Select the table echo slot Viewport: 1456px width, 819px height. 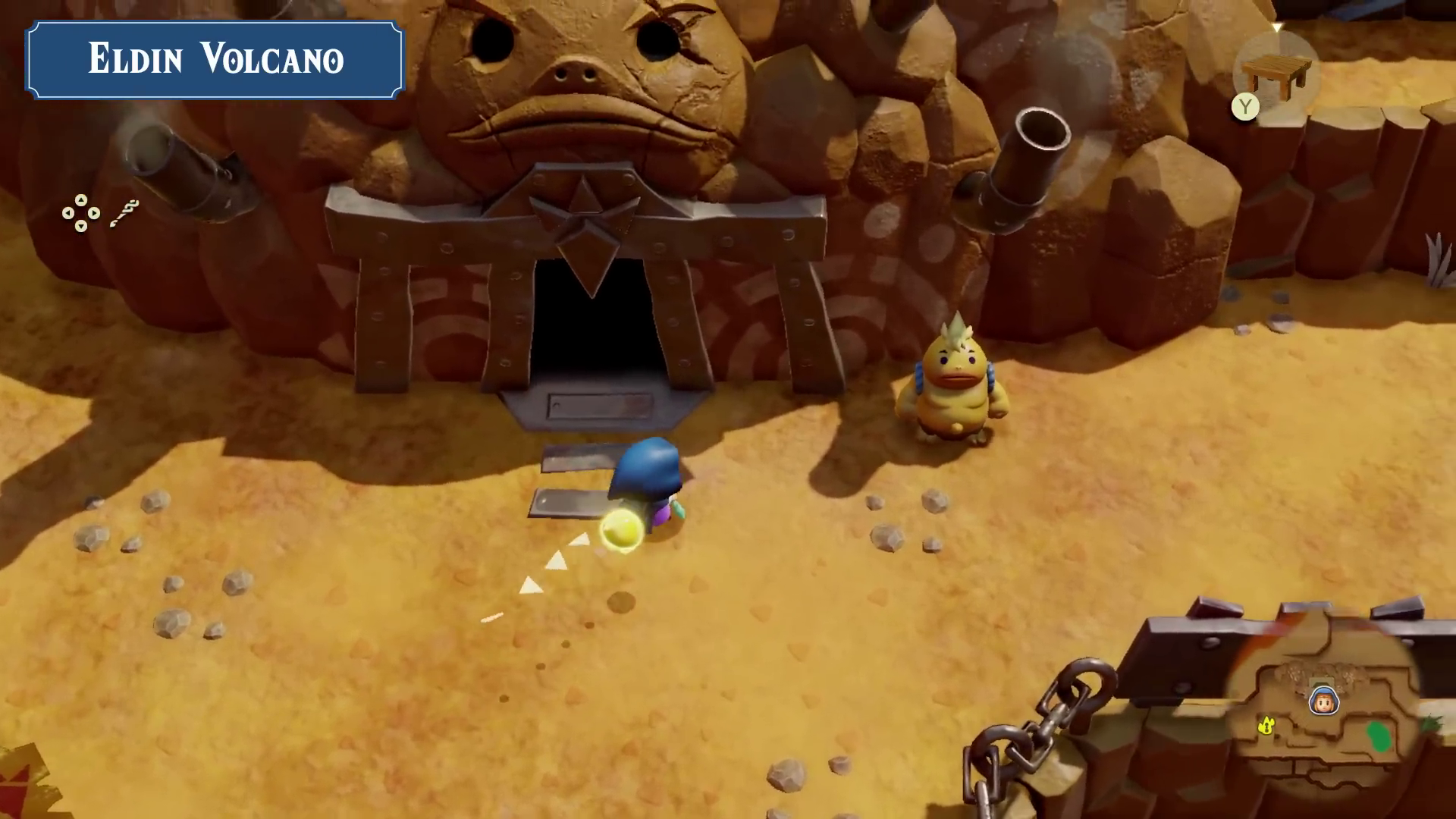(1277, 74)
